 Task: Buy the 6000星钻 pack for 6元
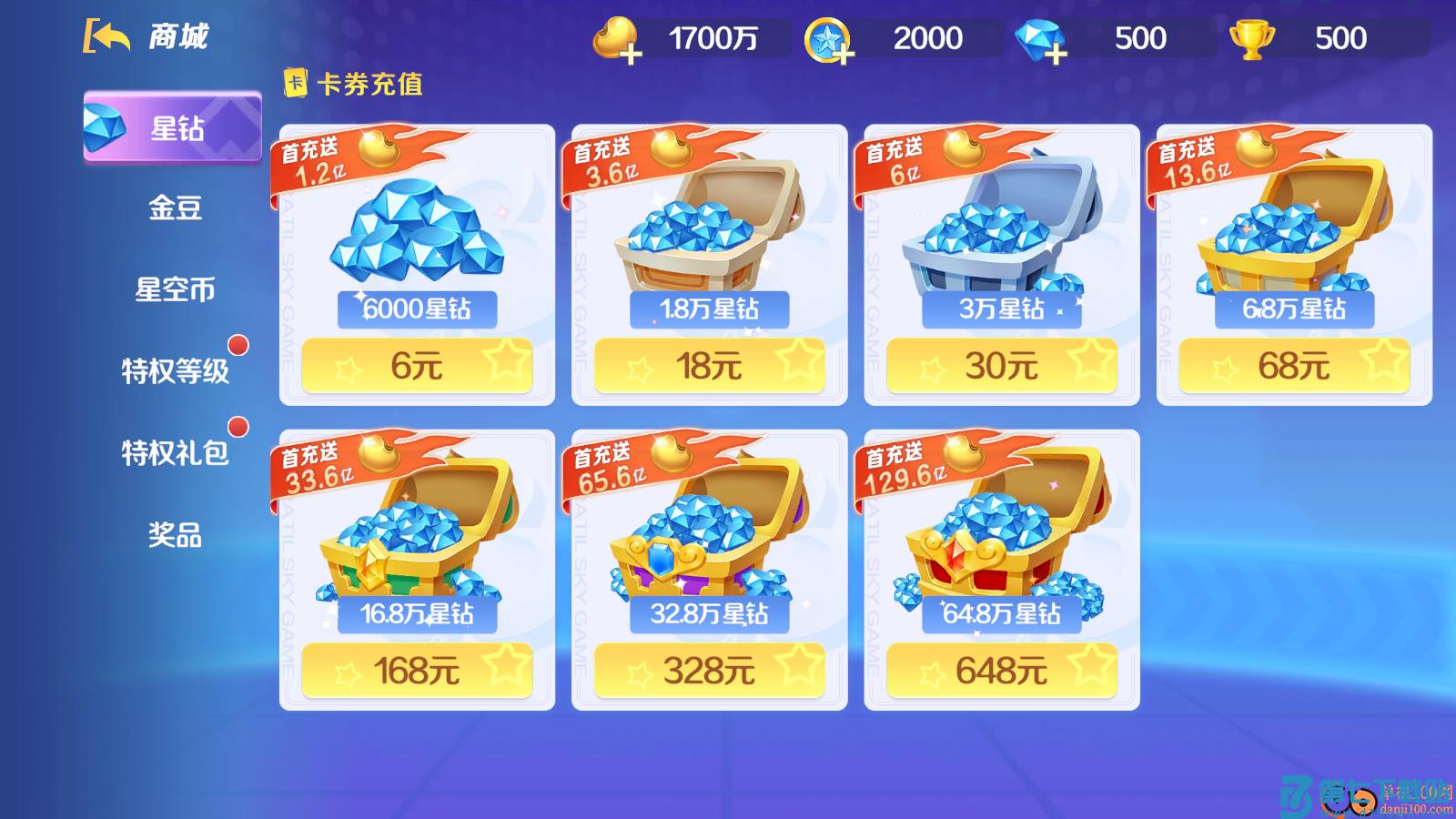(417, 365)
